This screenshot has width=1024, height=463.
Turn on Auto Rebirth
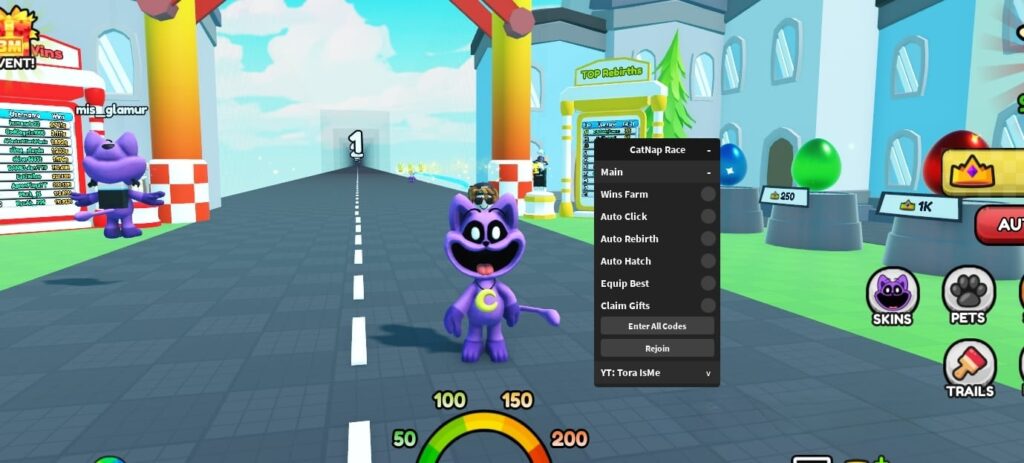[707, 239]
